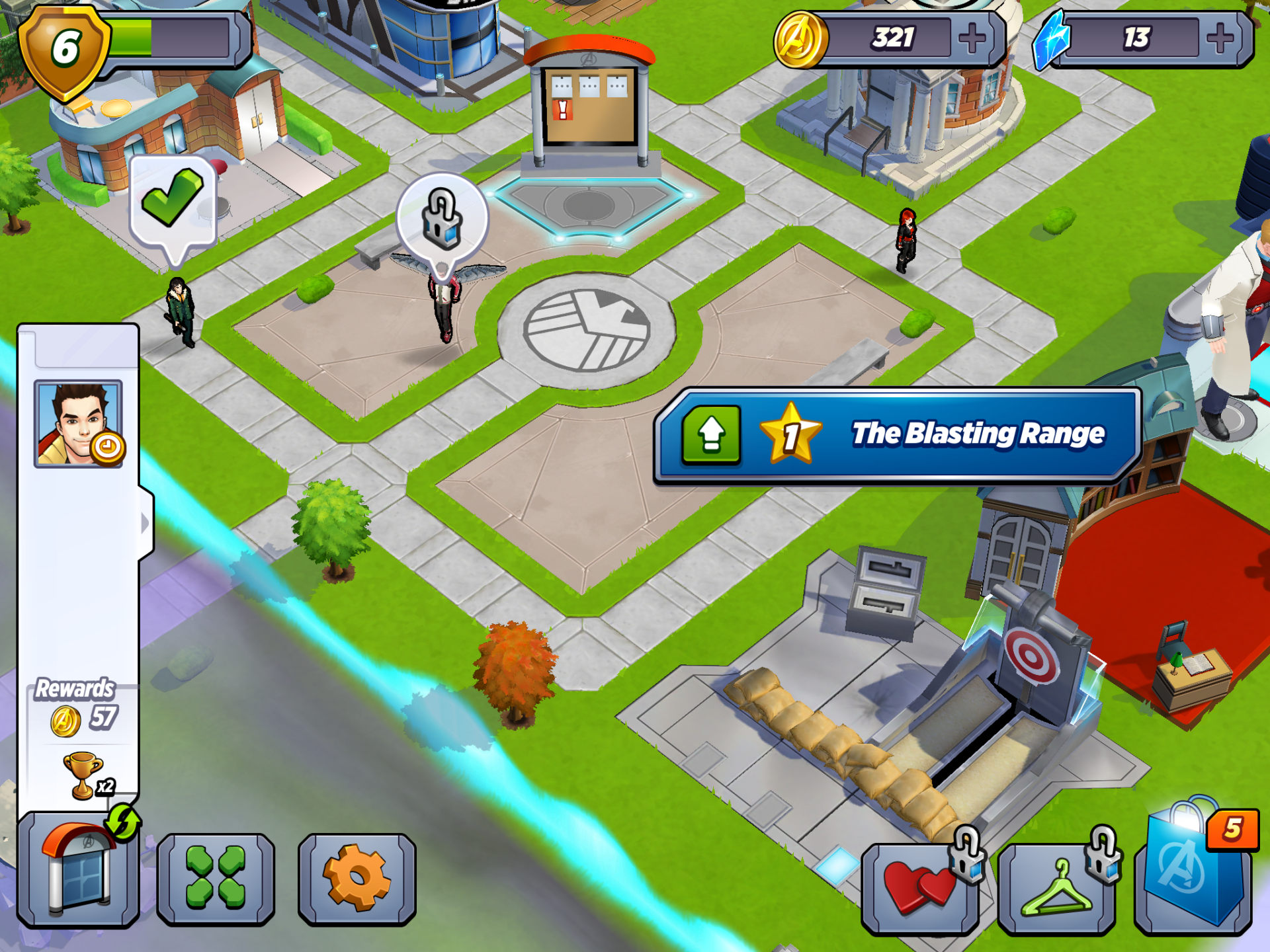The width and height of the screenshot is (1270, 952).
Task: Tap the padlock speech bubble
Action: point(442,218)
